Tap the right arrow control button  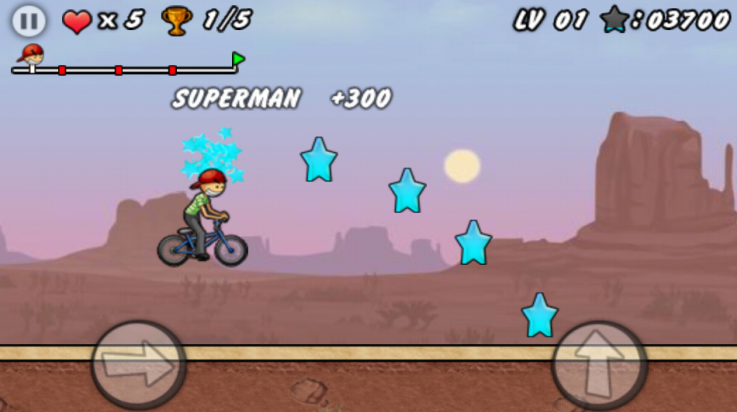pos(138,365)
